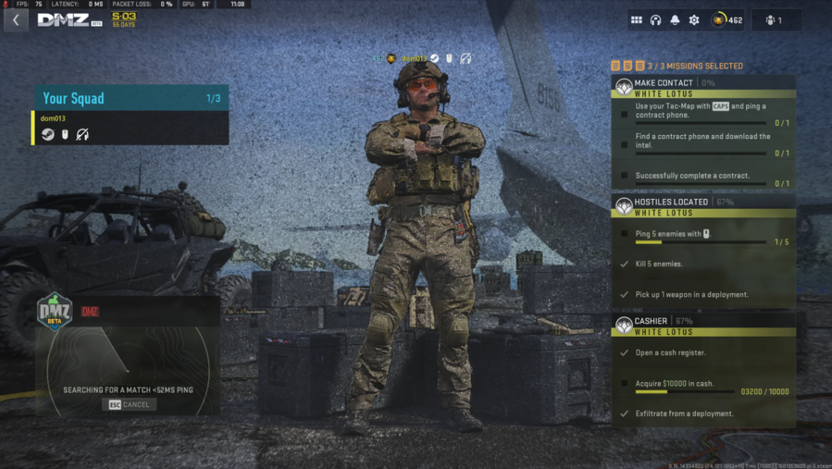The width and height of the screenshot is (832, 469).
Task: Open the Your Squad panel header
Action: click(x=130, y=98)
